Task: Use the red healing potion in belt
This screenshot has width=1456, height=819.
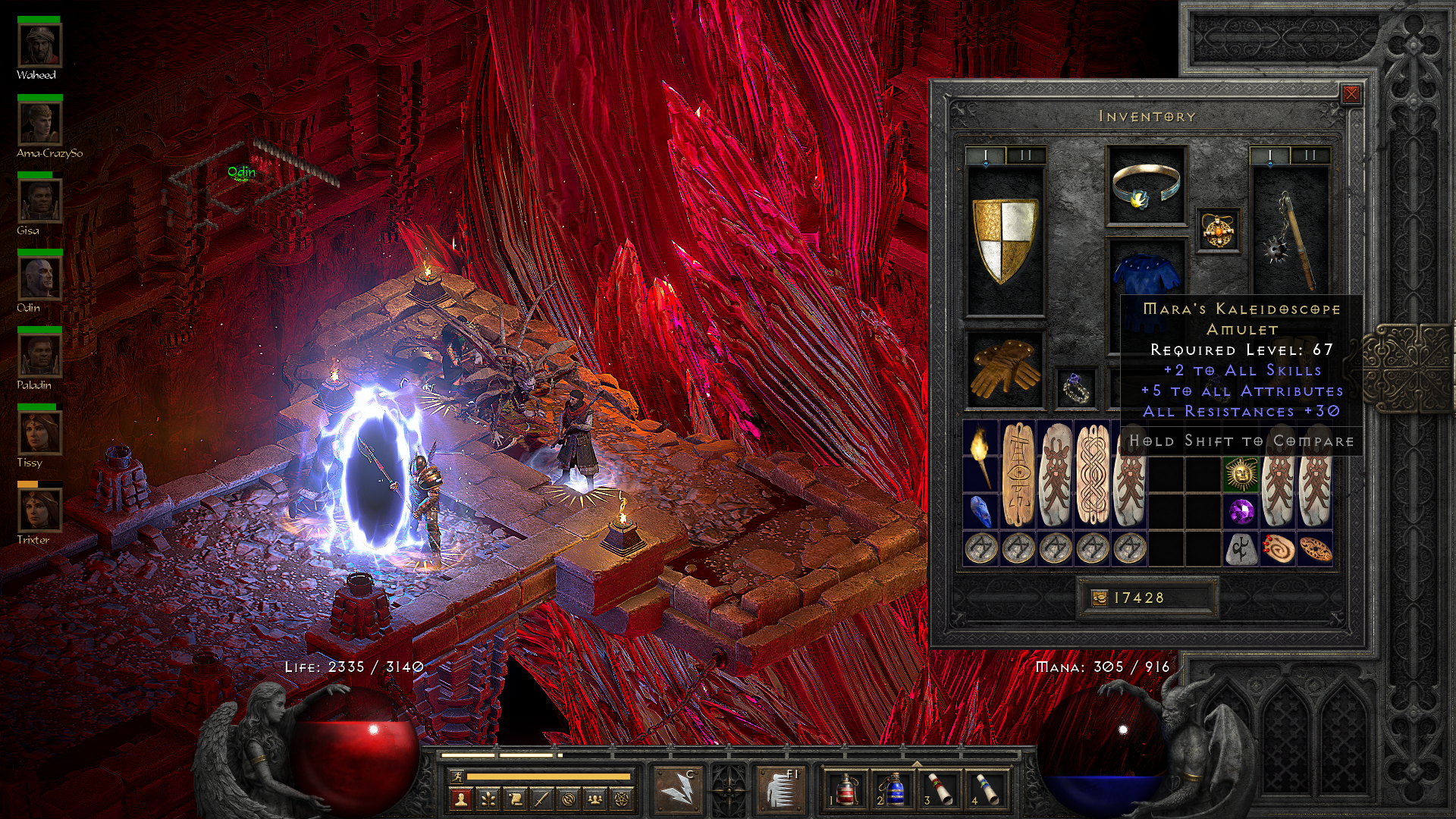Action: tap(846, 787)
